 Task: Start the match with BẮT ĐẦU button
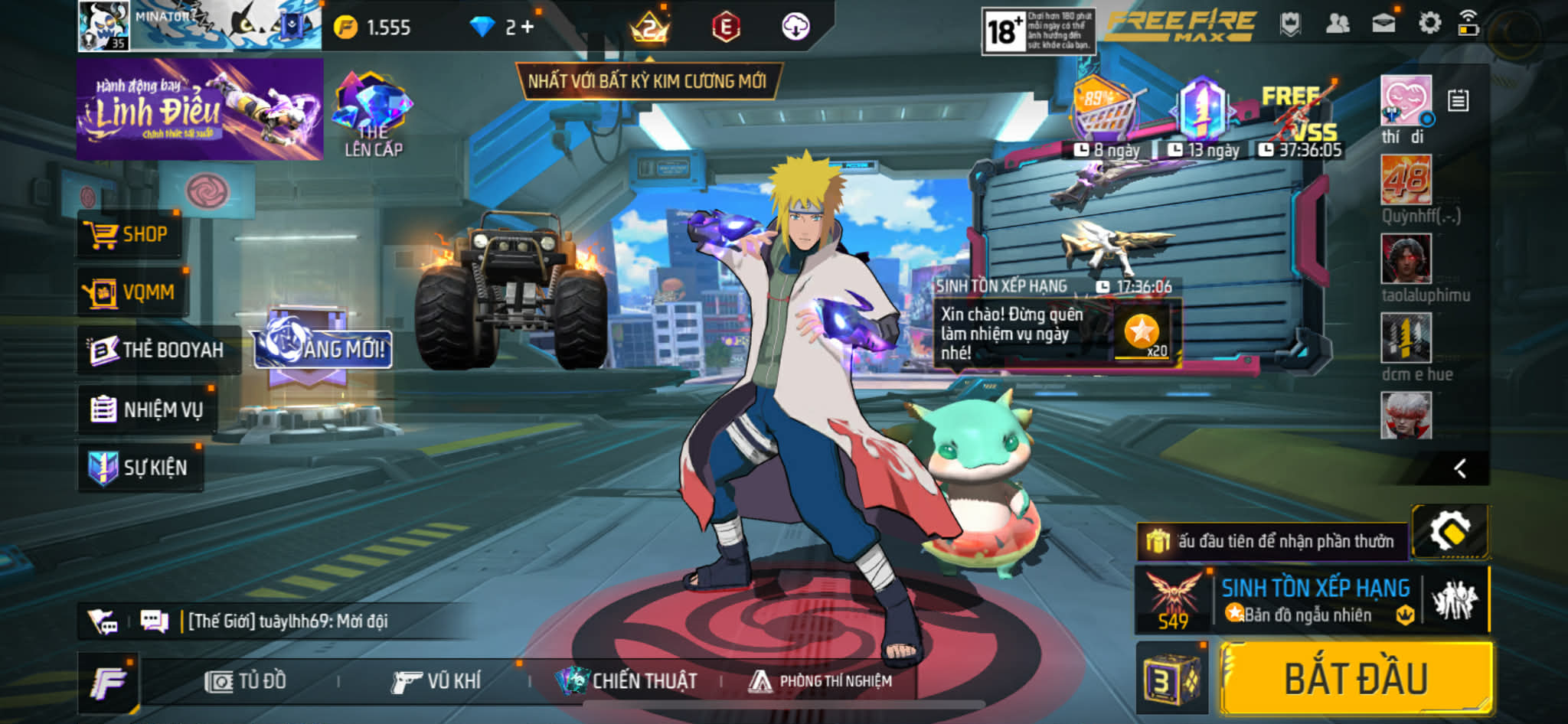coord(1355,679)
